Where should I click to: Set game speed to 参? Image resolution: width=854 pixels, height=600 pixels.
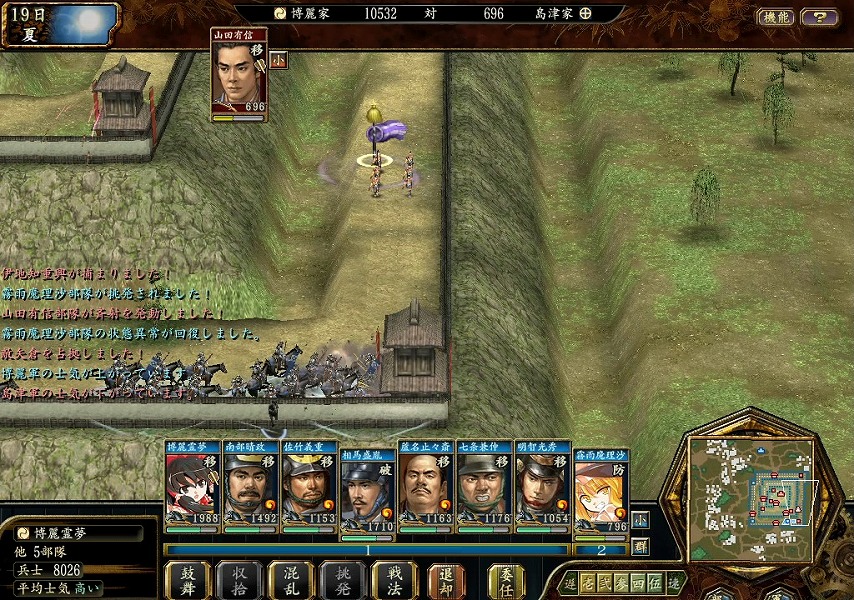click(622, 582)
